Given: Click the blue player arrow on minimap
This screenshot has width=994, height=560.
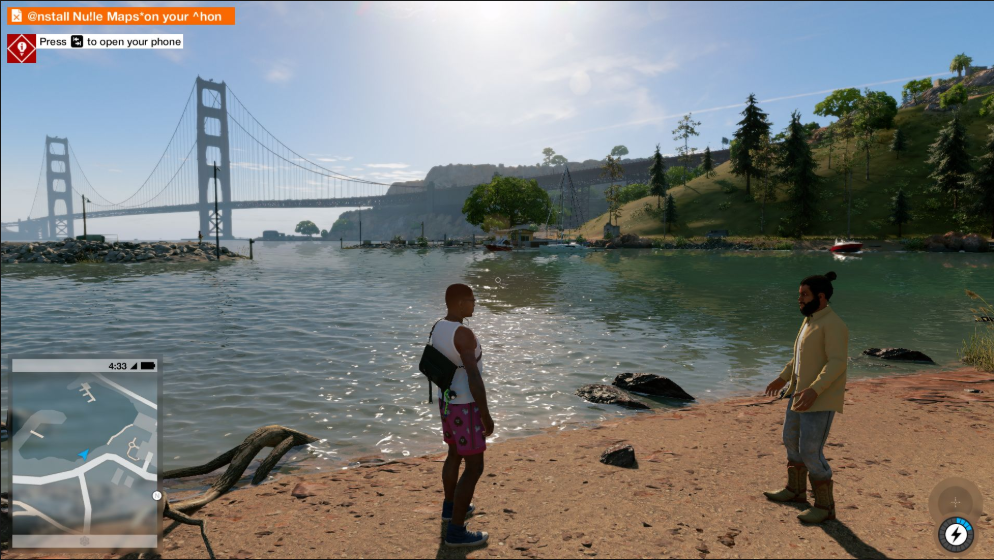Looking at the screenshot, I should click(84, 455).
